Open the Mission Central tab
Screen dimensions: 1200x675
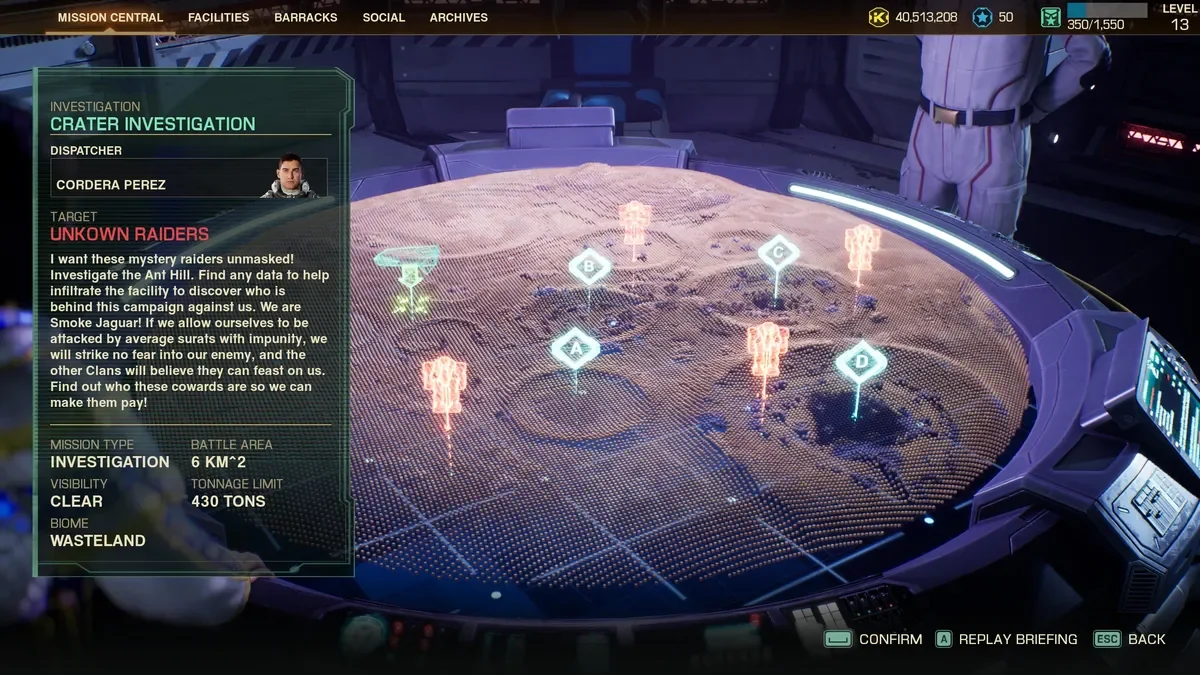click(x=110, y=17)
